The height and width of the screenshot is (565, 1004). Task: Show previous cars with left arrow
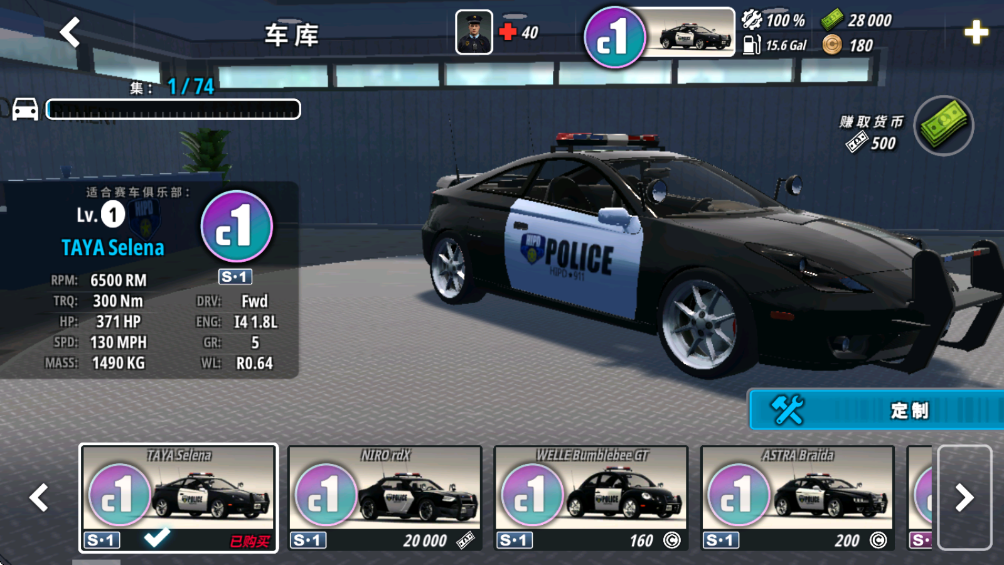click(39, 498)
